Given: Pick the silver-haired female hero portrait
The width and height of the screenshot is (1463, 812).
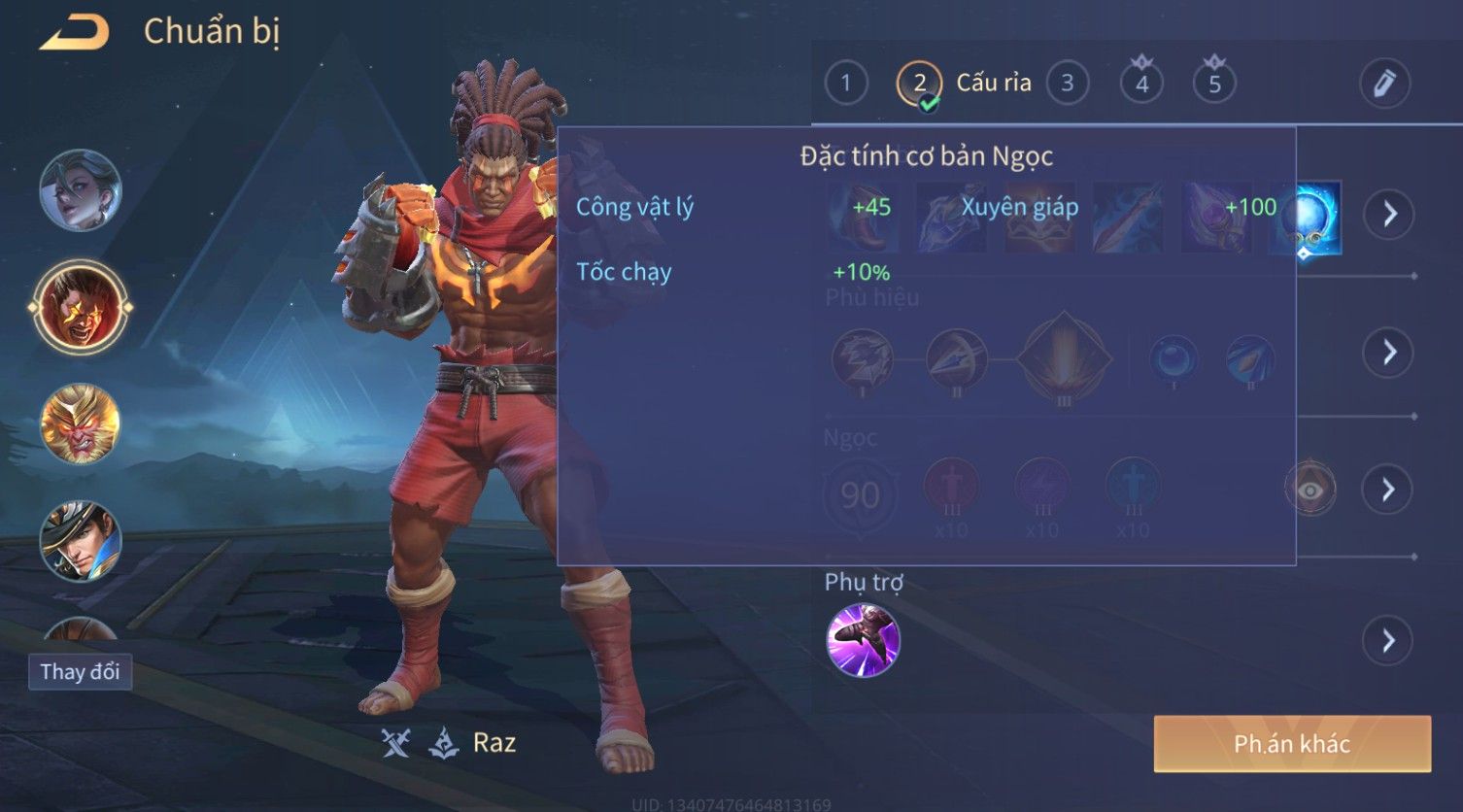Looking at the screenshot, I should coord(81,190).
